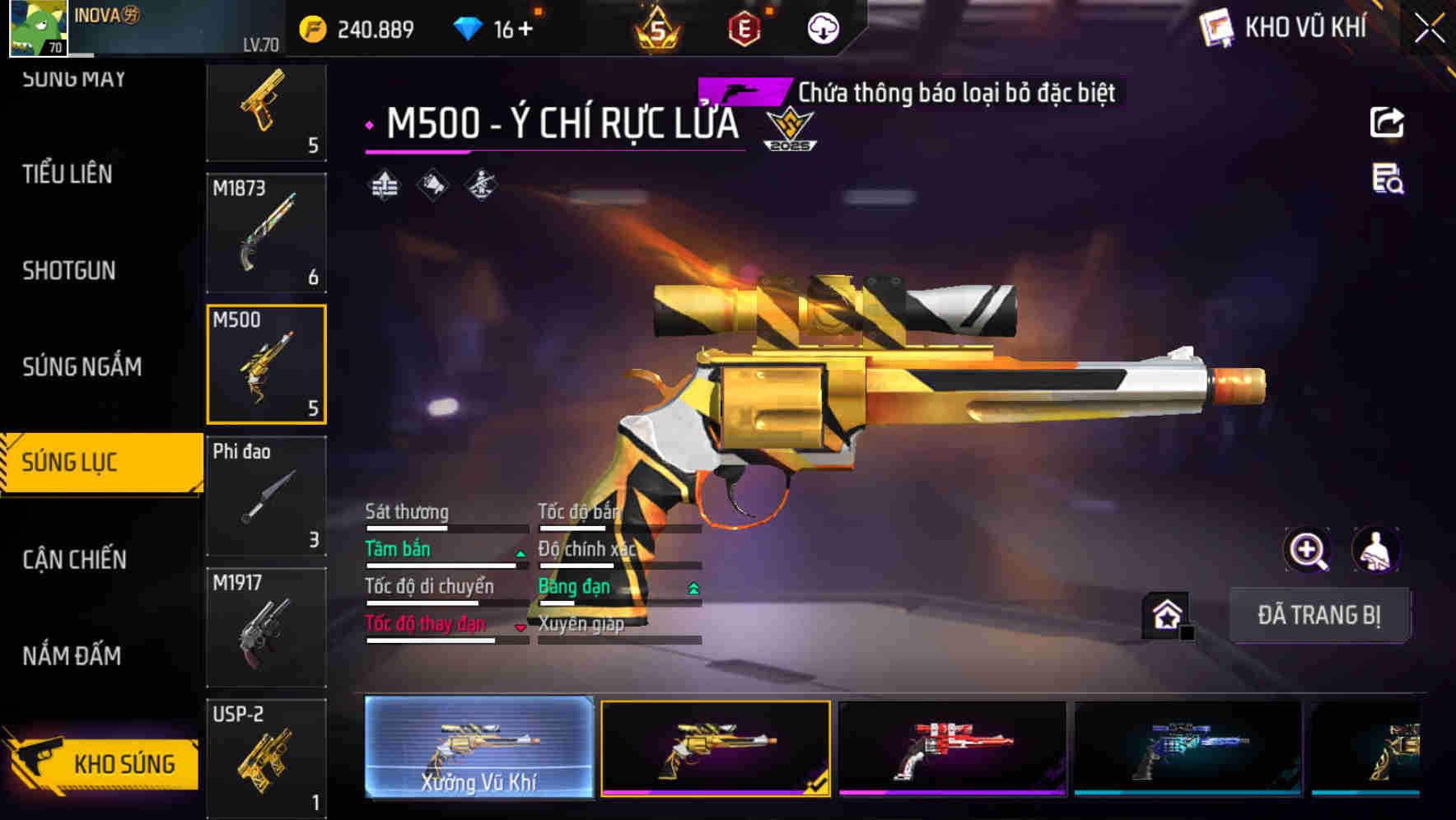Switch to the SÚNG NGẮM category
The image size is (1456, 820).
(x=82, y=367)
